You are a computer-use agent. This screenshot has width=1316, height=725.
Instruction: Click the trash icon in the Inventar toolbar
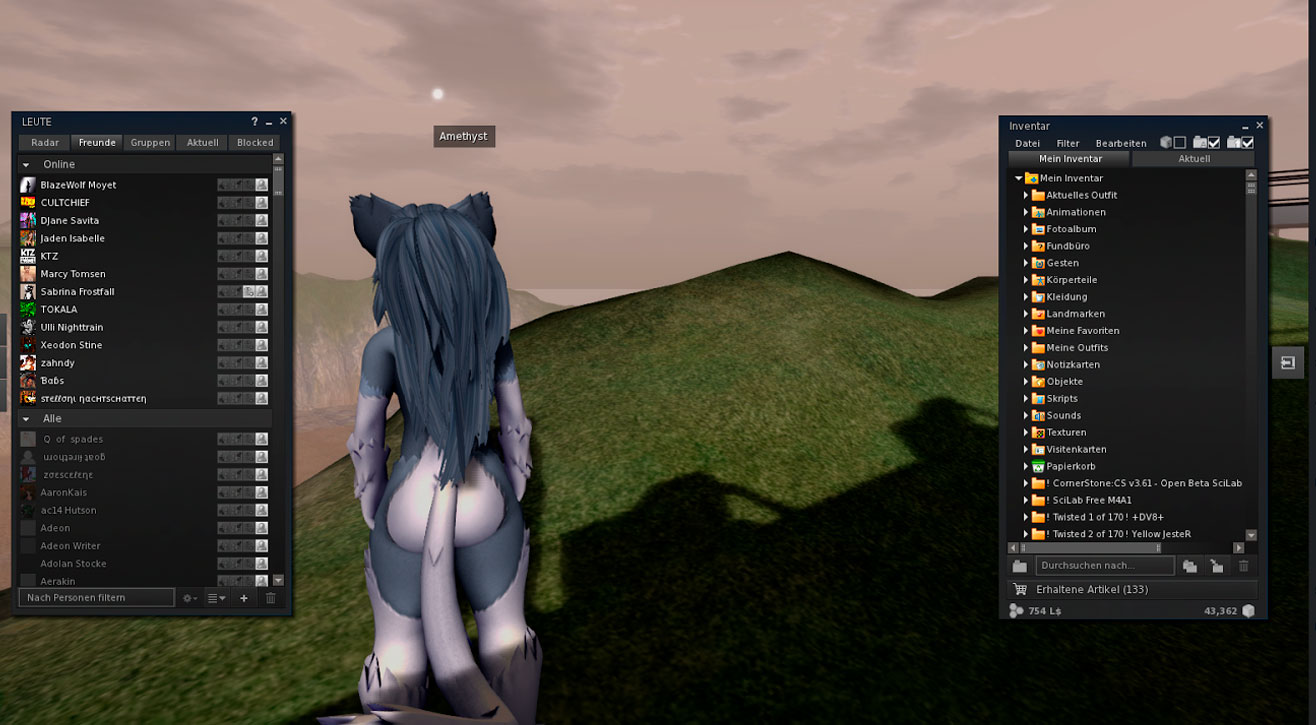[x=1244, y=566]
